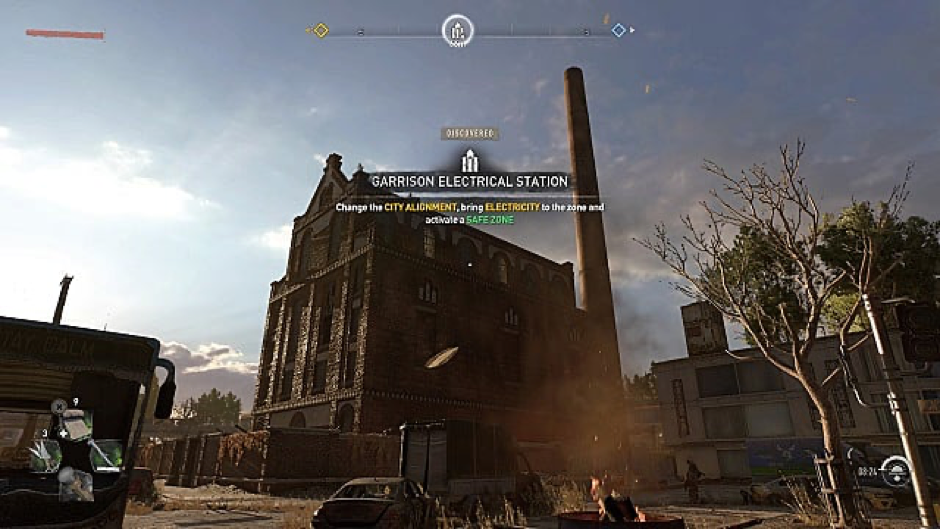Image resolution: width=940 pixels, height=529 pixels.
Task: Click the day-night cycle clock icon
Action: coord(895,470)
